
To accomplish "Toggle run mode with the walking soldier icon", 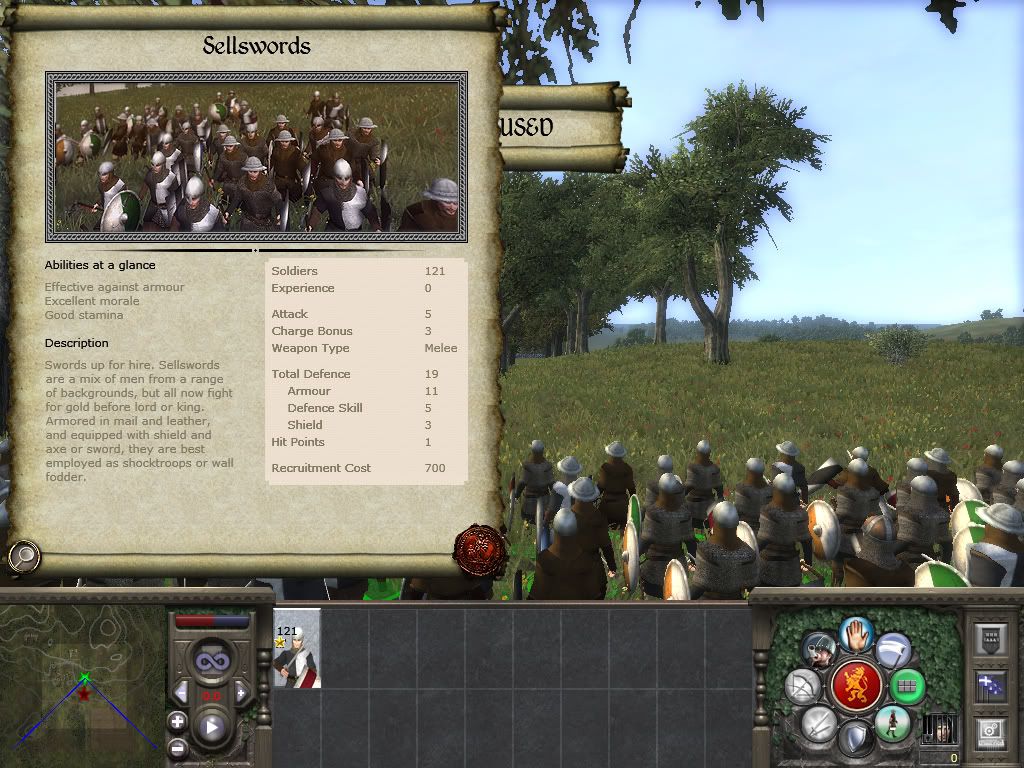I will [890, 723].
